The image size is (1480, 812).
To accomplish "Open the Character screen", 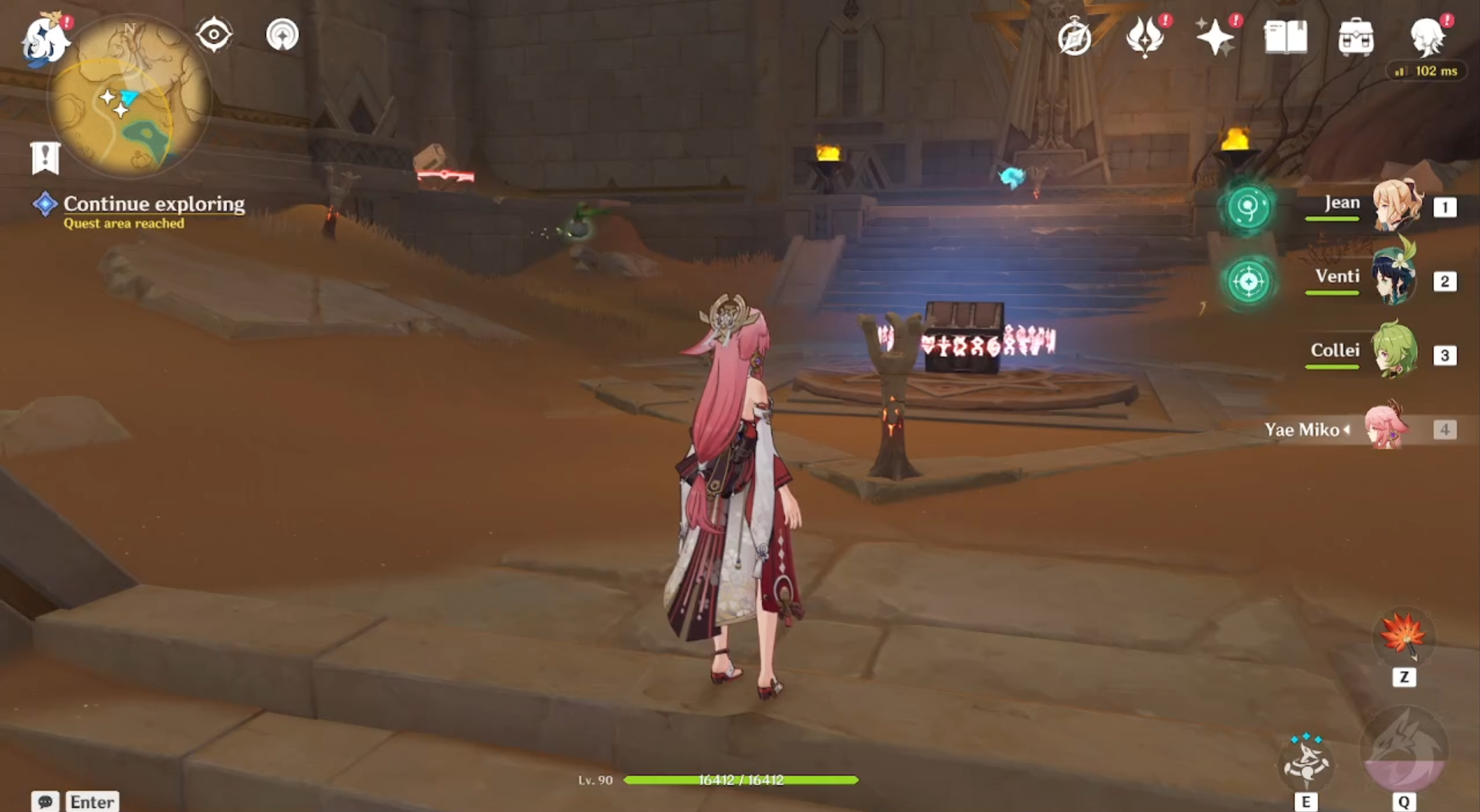I will click(1429, 39).
